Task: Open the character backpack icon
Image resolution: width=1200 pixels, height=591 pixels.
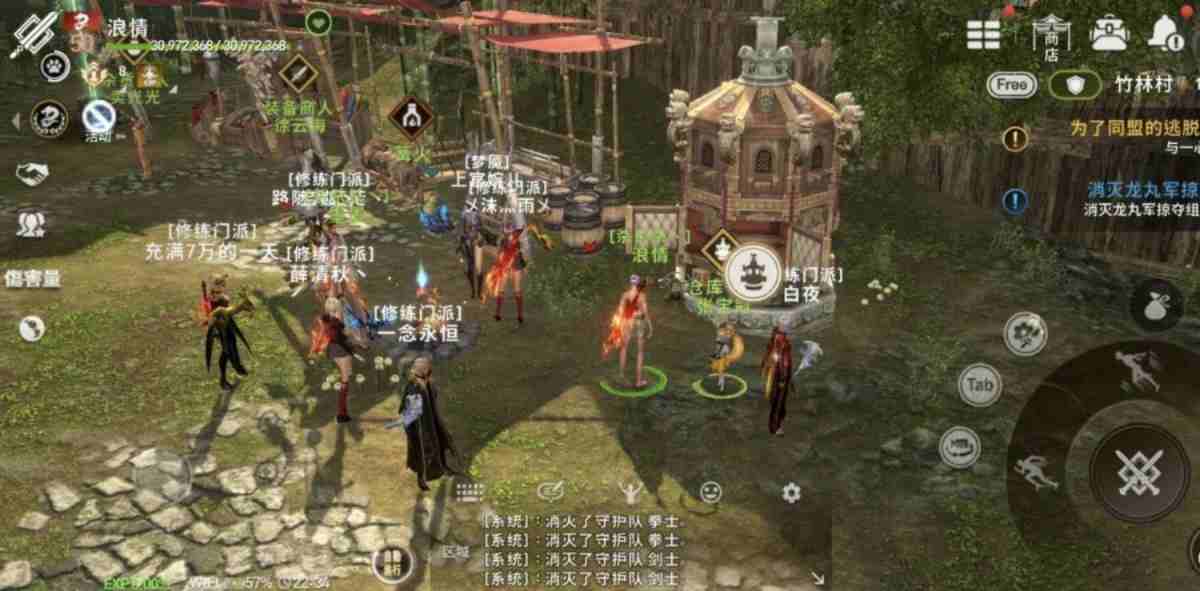Action: (x=1109, y=33)
